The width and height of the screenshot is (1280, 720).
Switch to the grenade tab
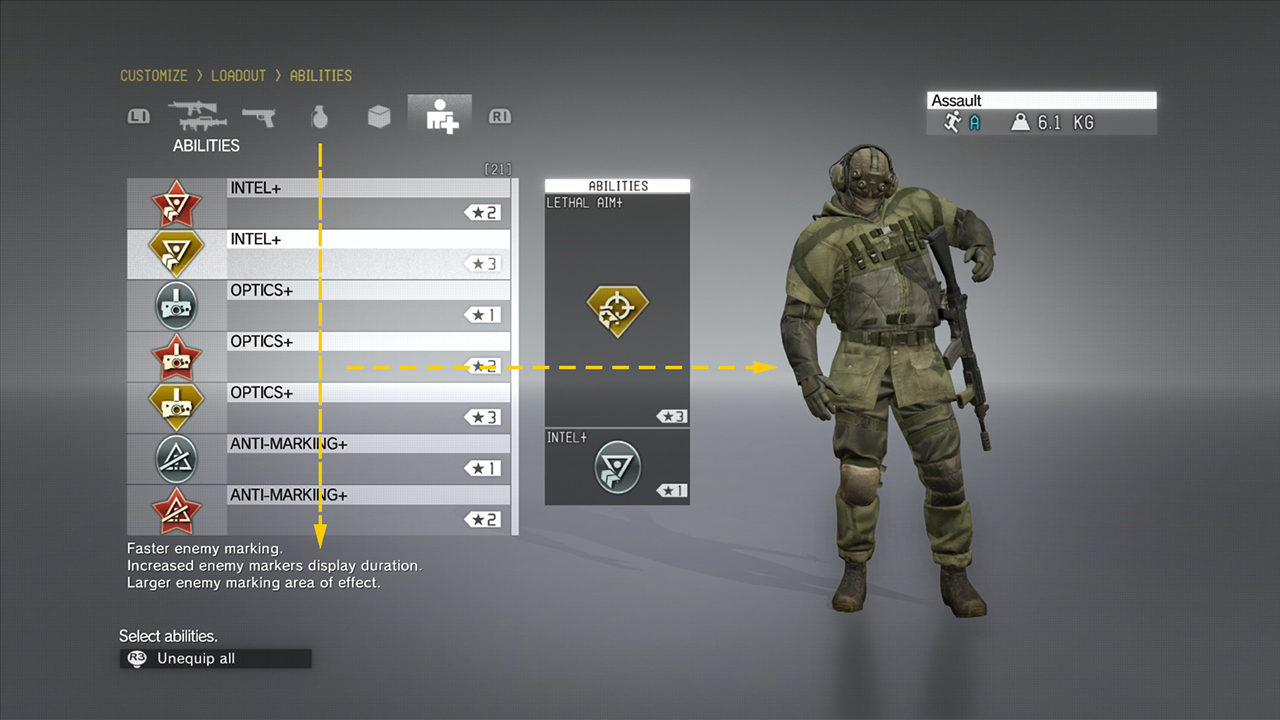[x=319, y=117]
